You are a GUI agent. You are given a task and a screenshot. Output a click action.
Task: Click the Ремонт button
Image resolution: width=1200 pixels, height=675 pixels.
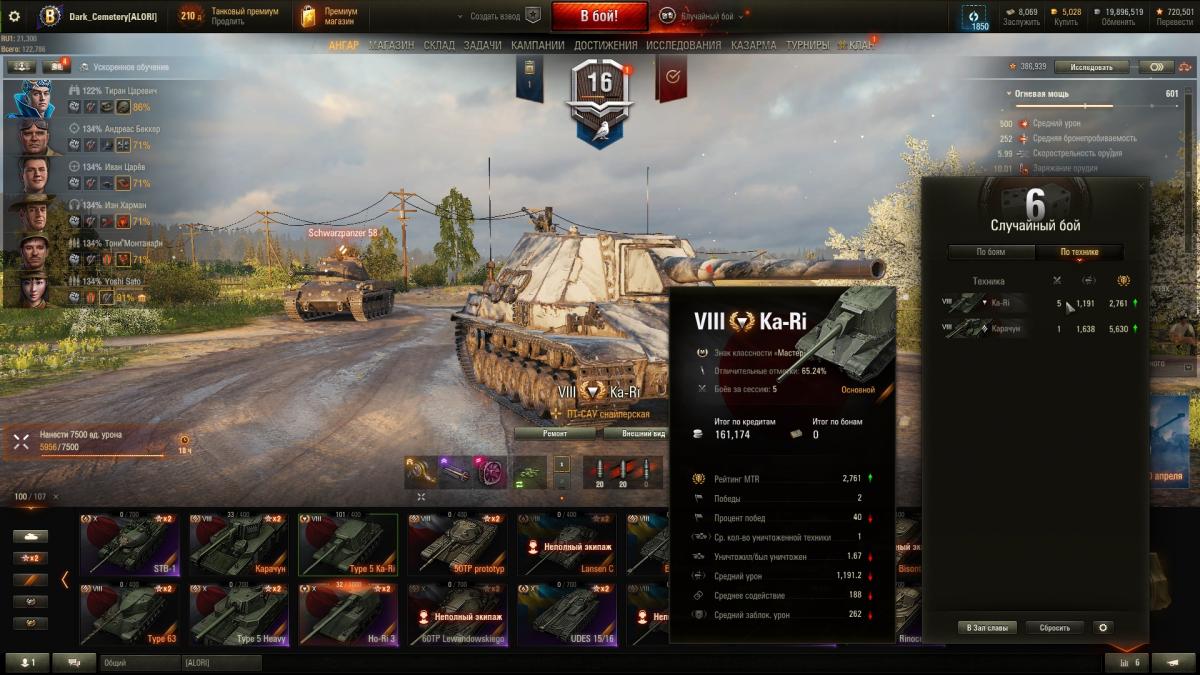556,434
